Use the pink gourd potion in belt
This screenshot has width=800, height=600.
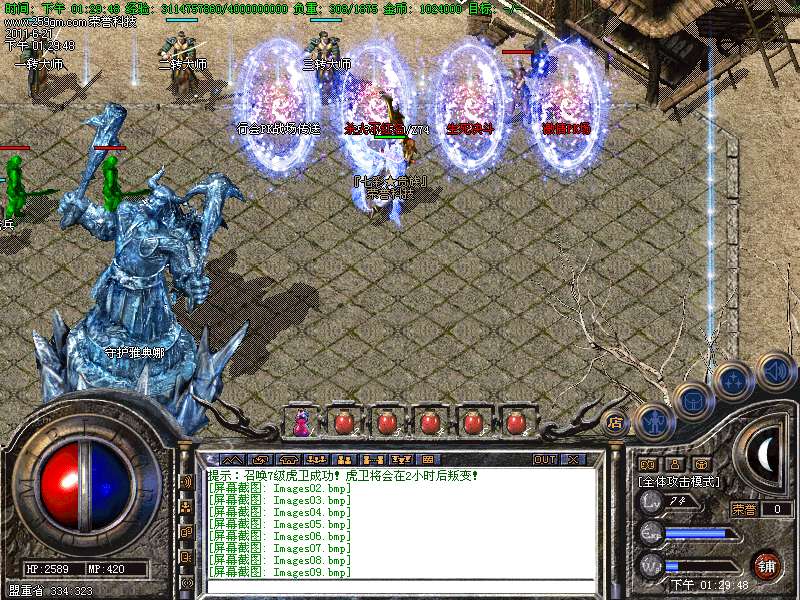point(301,423)
